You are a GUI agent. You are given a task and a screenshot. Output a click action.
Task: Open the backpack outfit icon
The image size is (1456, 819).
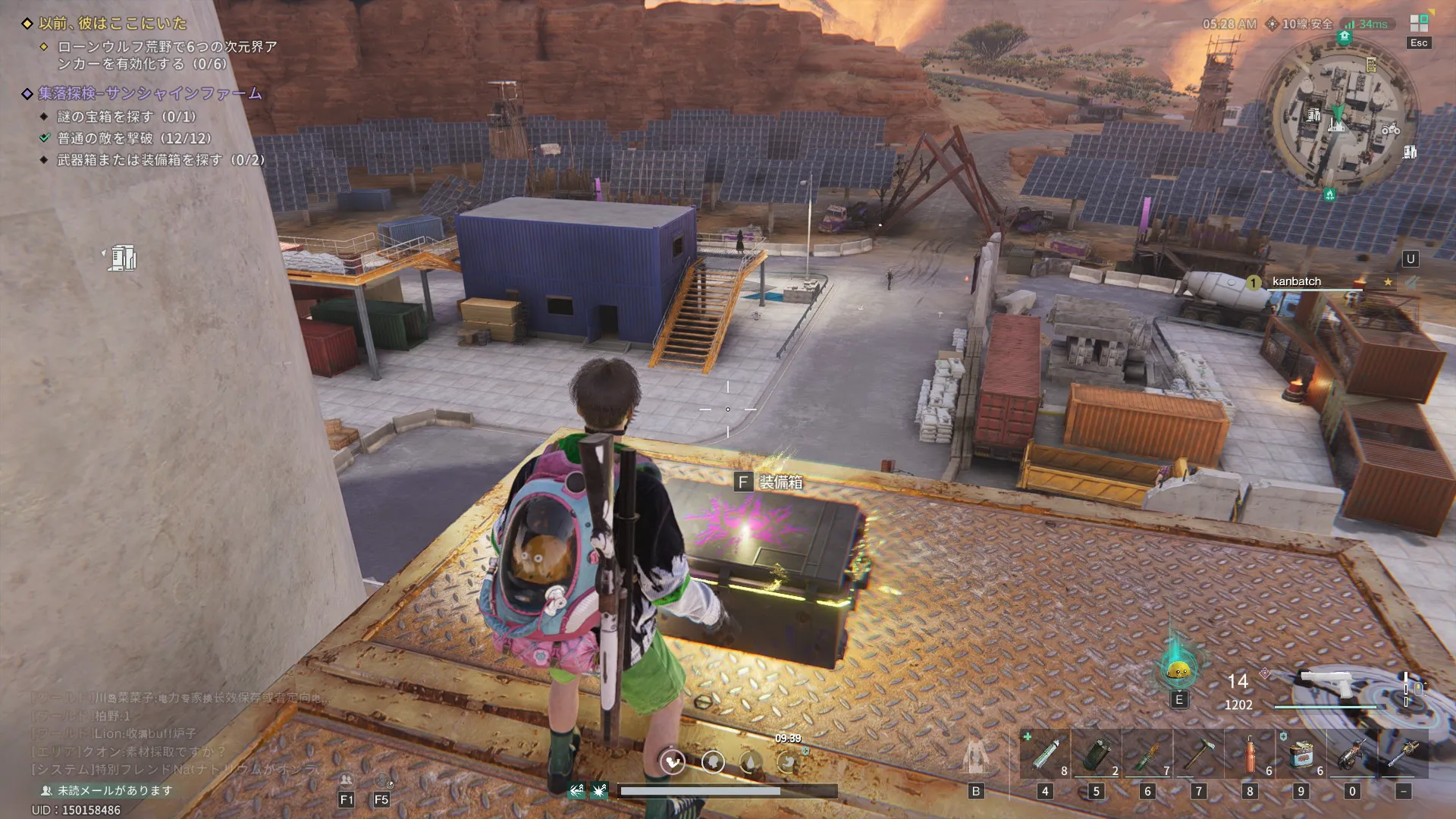976,757
